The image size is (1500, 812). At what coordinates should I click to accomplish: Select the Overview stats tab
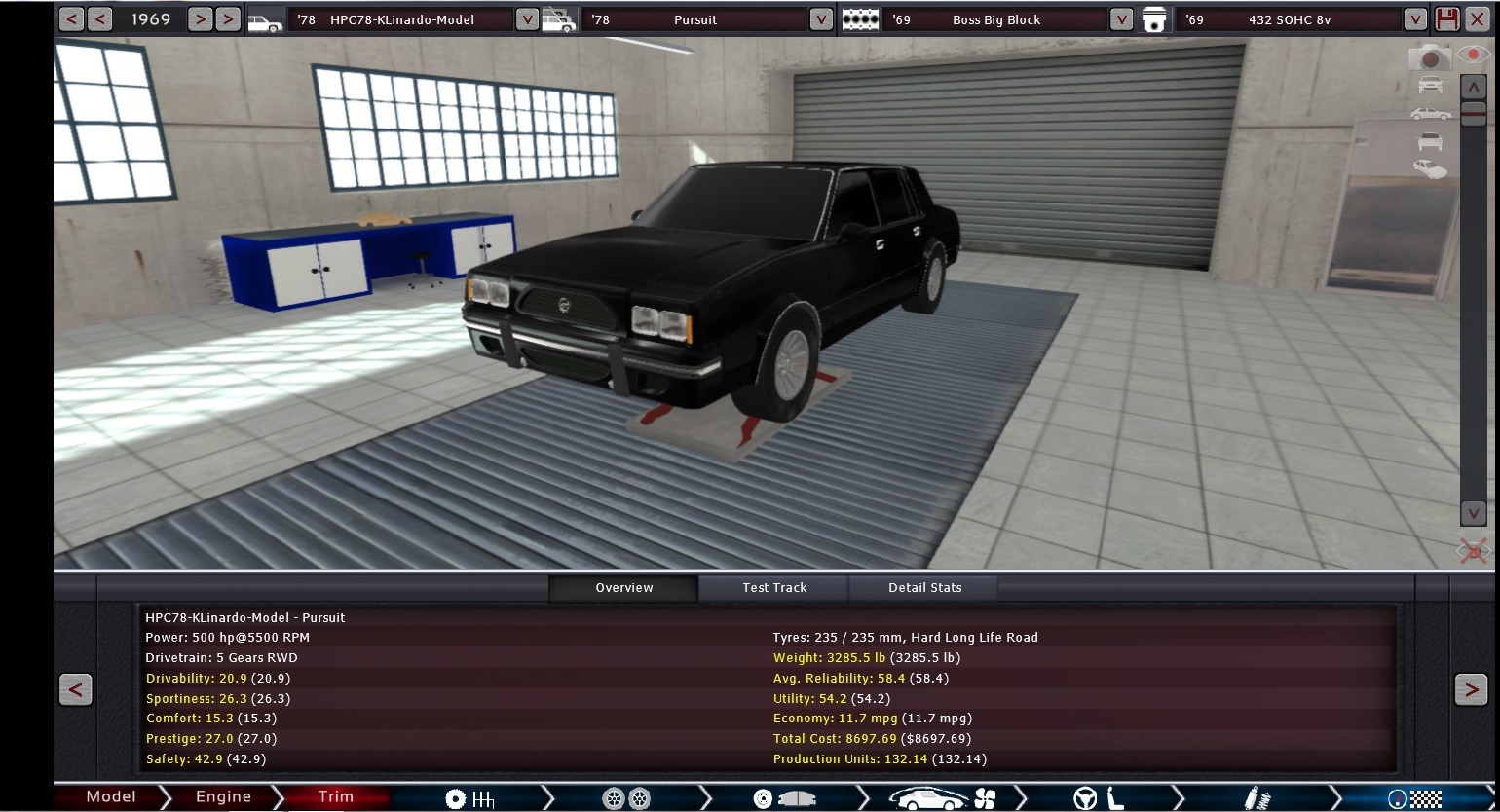624,588
